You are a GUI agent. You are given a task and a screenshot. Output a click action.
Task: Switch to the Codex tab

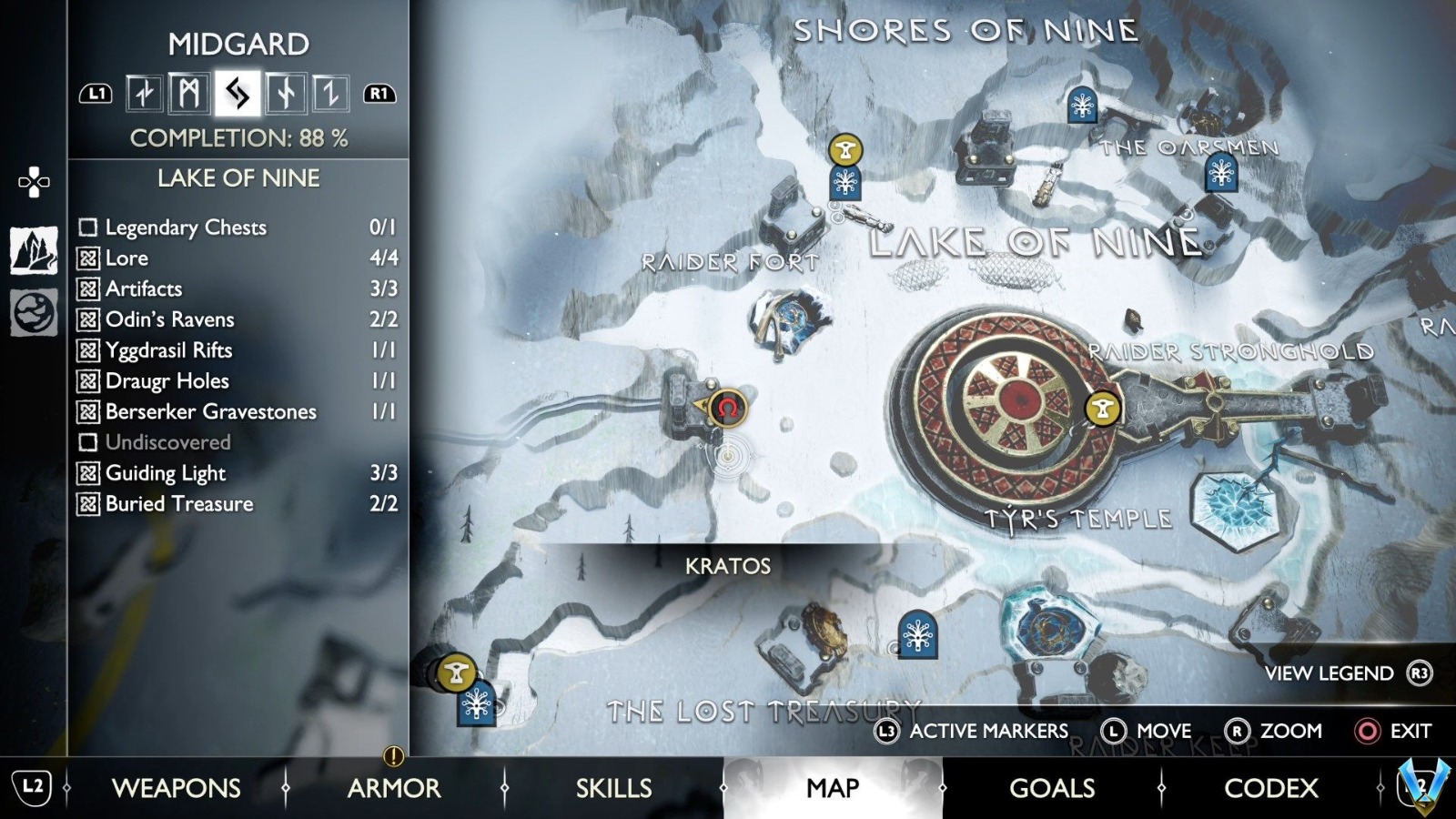1270,788
